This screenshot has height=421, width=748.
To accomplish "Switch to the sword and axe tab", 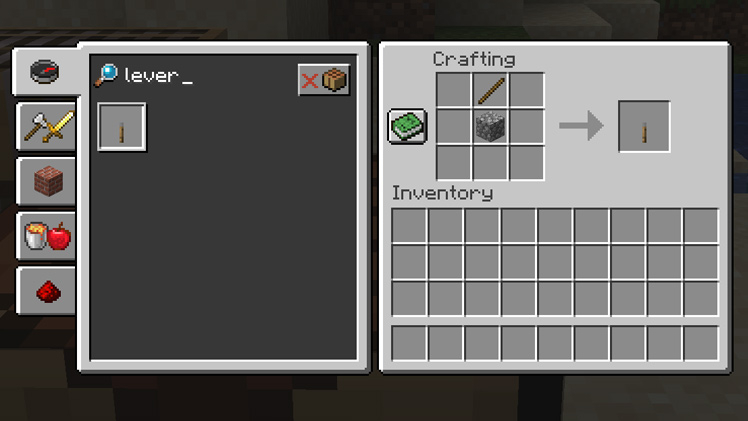I will click(x=47, y=127).
